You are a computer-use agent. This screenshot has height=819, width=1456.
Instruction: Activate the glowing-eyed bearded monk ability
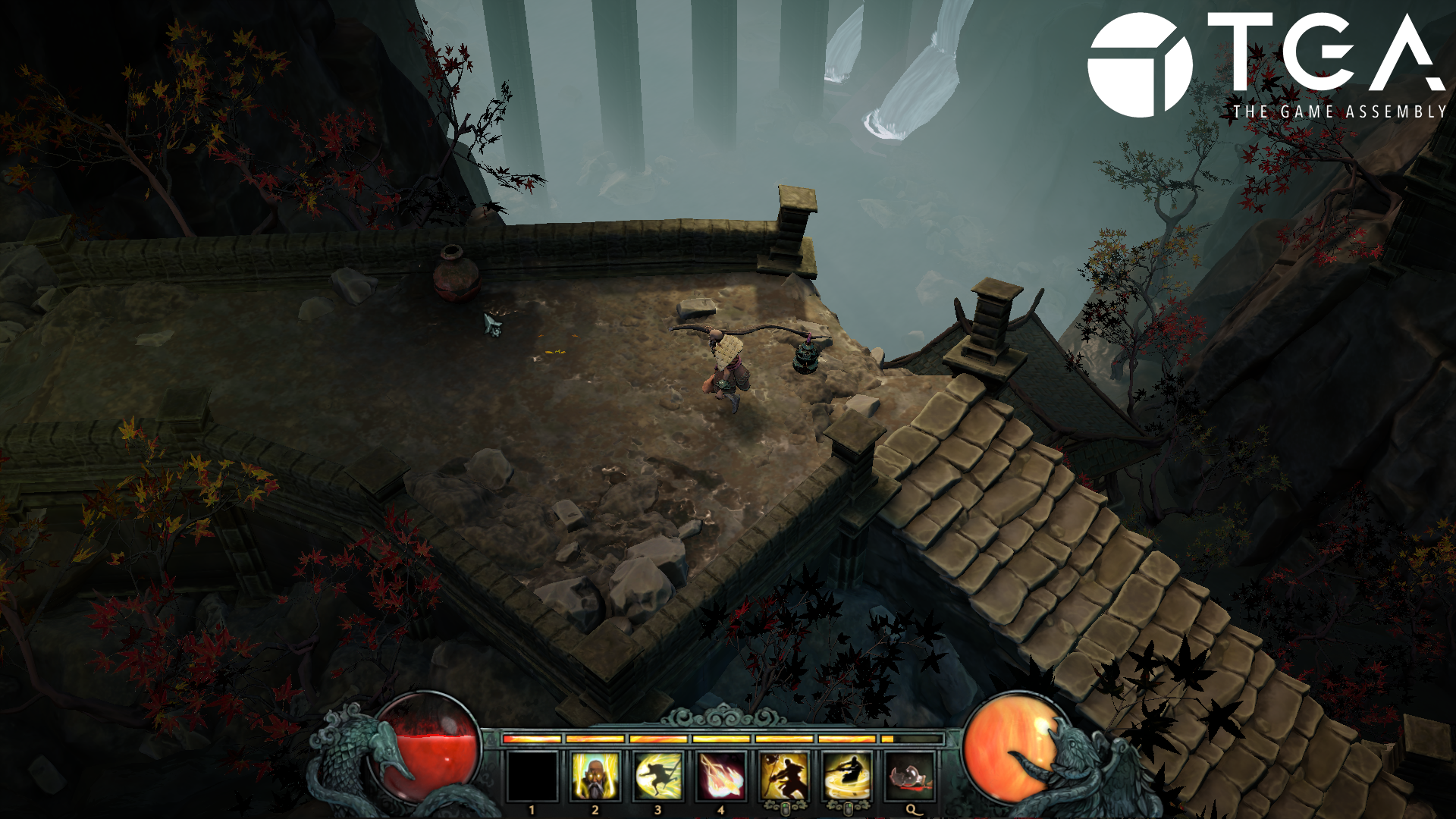click(595, 777)
